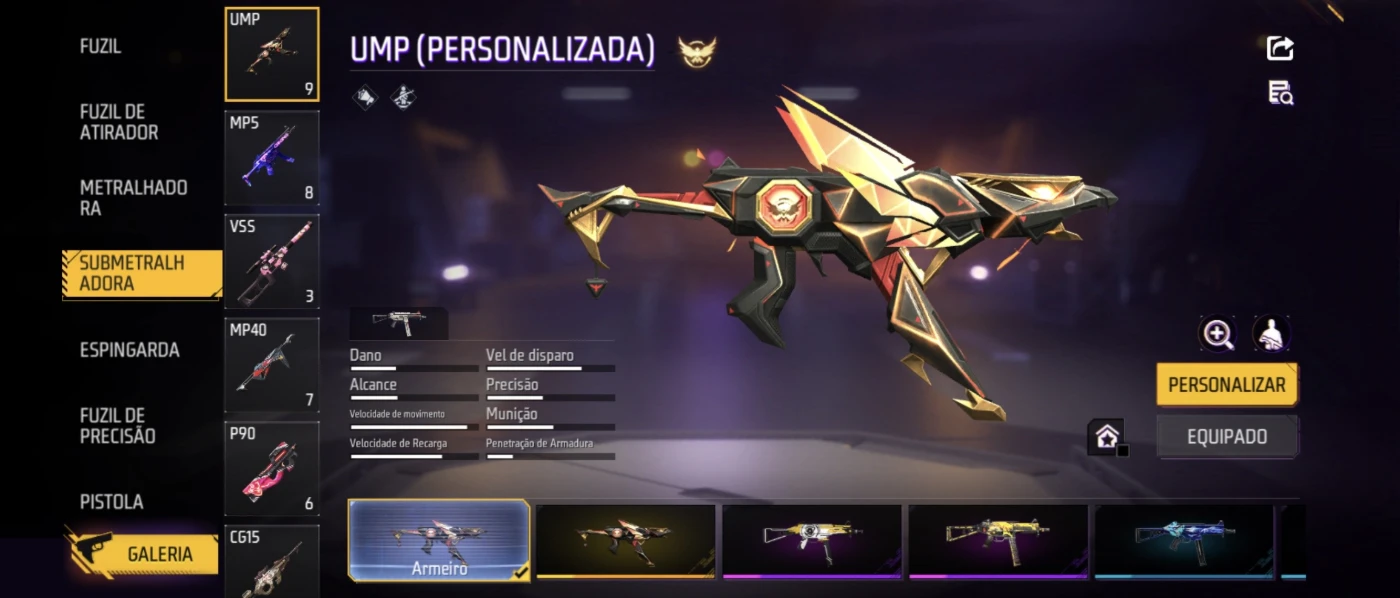Choose the VSS weapon tile

(x=272, y=262)
